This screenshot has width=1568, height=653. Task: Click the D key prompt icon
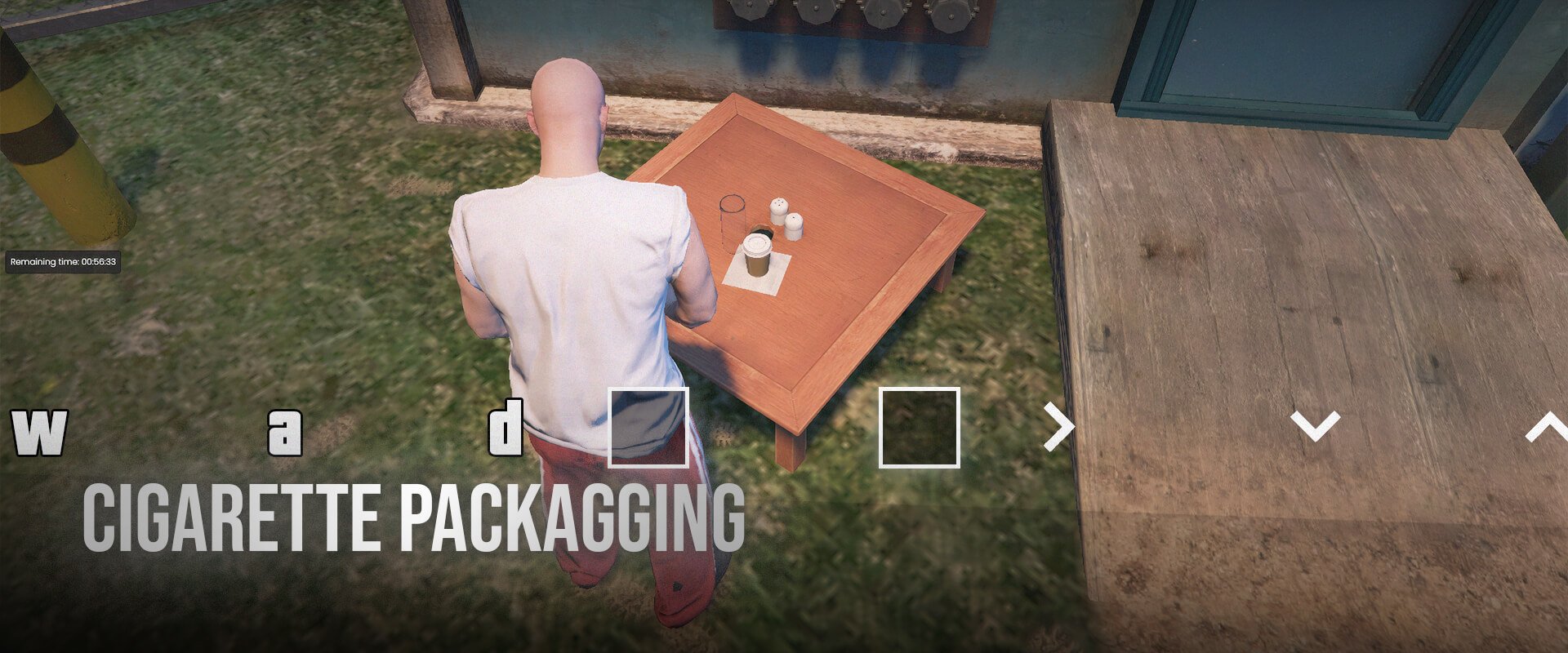(508, 424)
